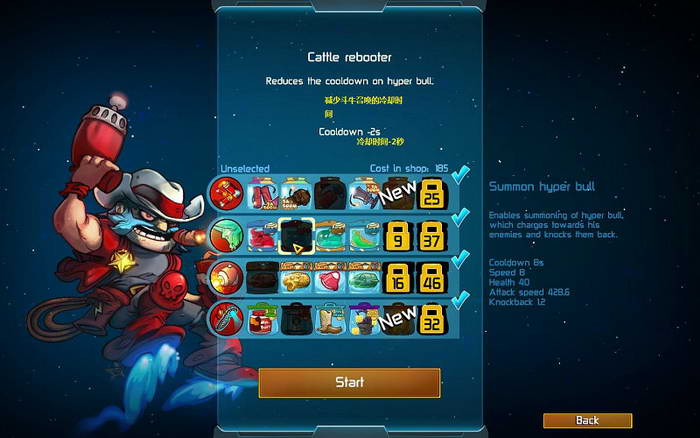The width and height of the screenshot is (700, 438).
Task: Click the locked item requiring level 25
Action: point(432,193)
